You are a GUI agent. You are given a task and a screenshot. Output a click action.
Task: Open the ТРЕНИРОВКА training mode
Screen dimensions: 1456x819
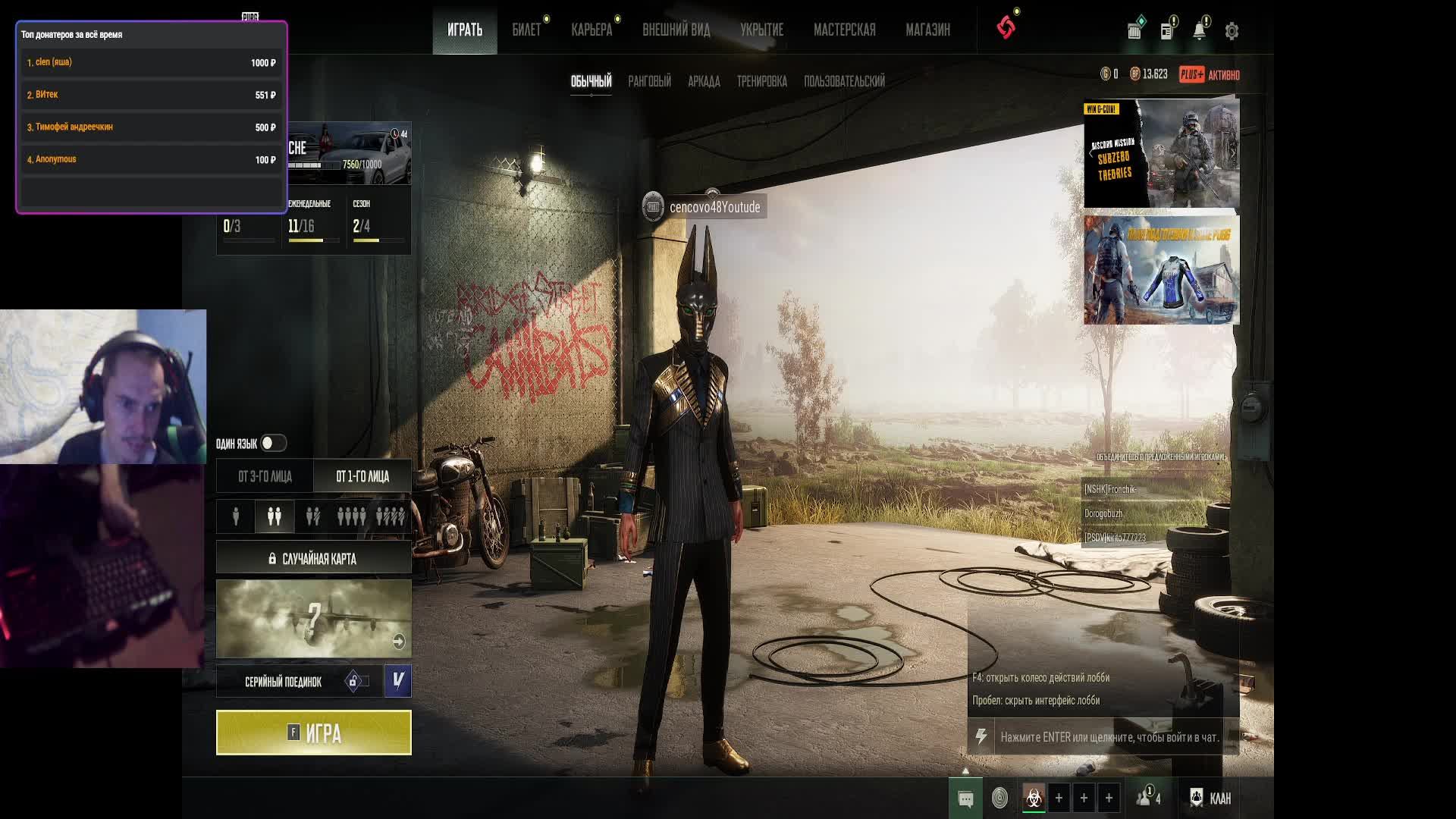761,81
